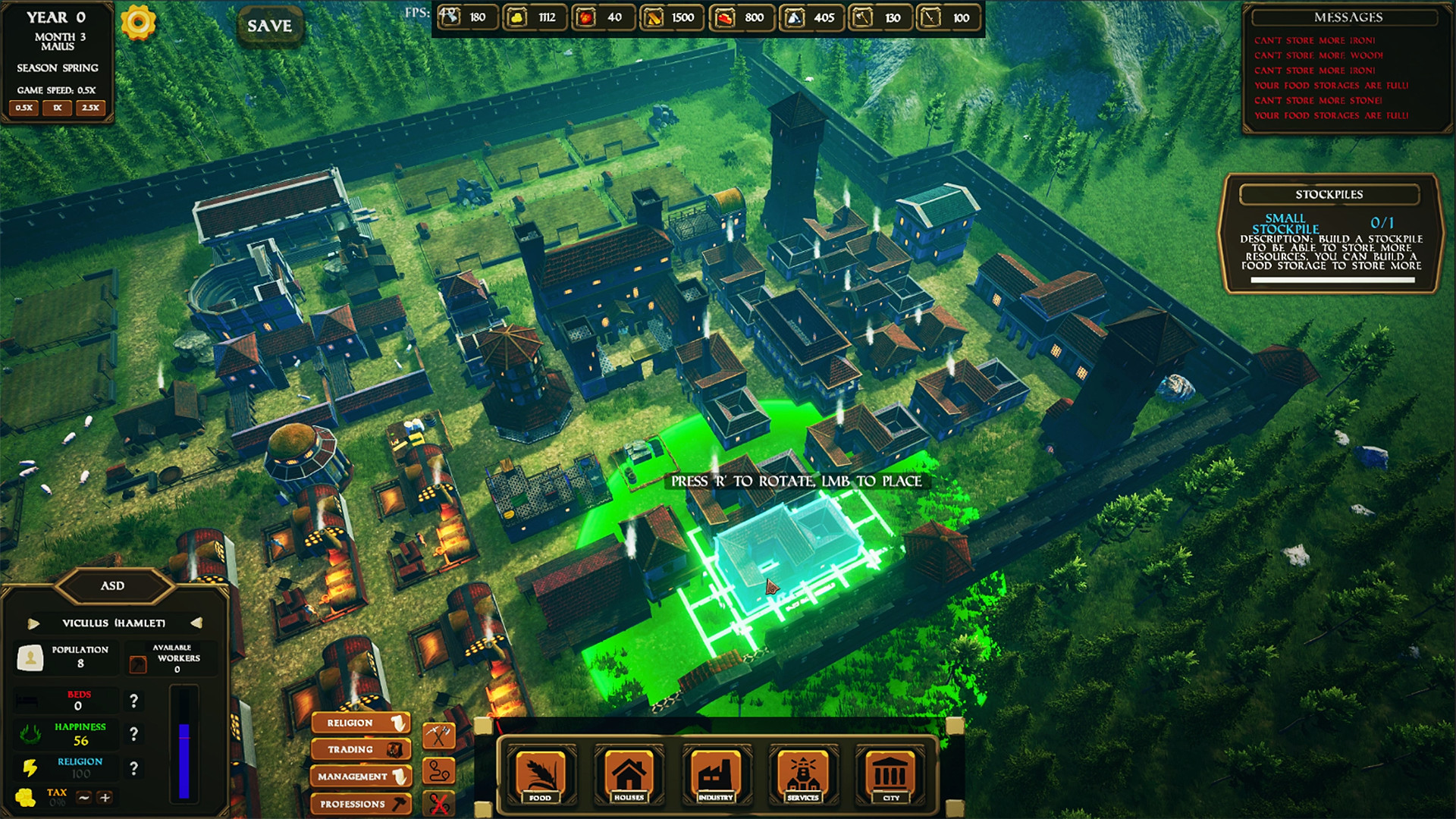Switch to 2.5X game speed

click(89, 108)
